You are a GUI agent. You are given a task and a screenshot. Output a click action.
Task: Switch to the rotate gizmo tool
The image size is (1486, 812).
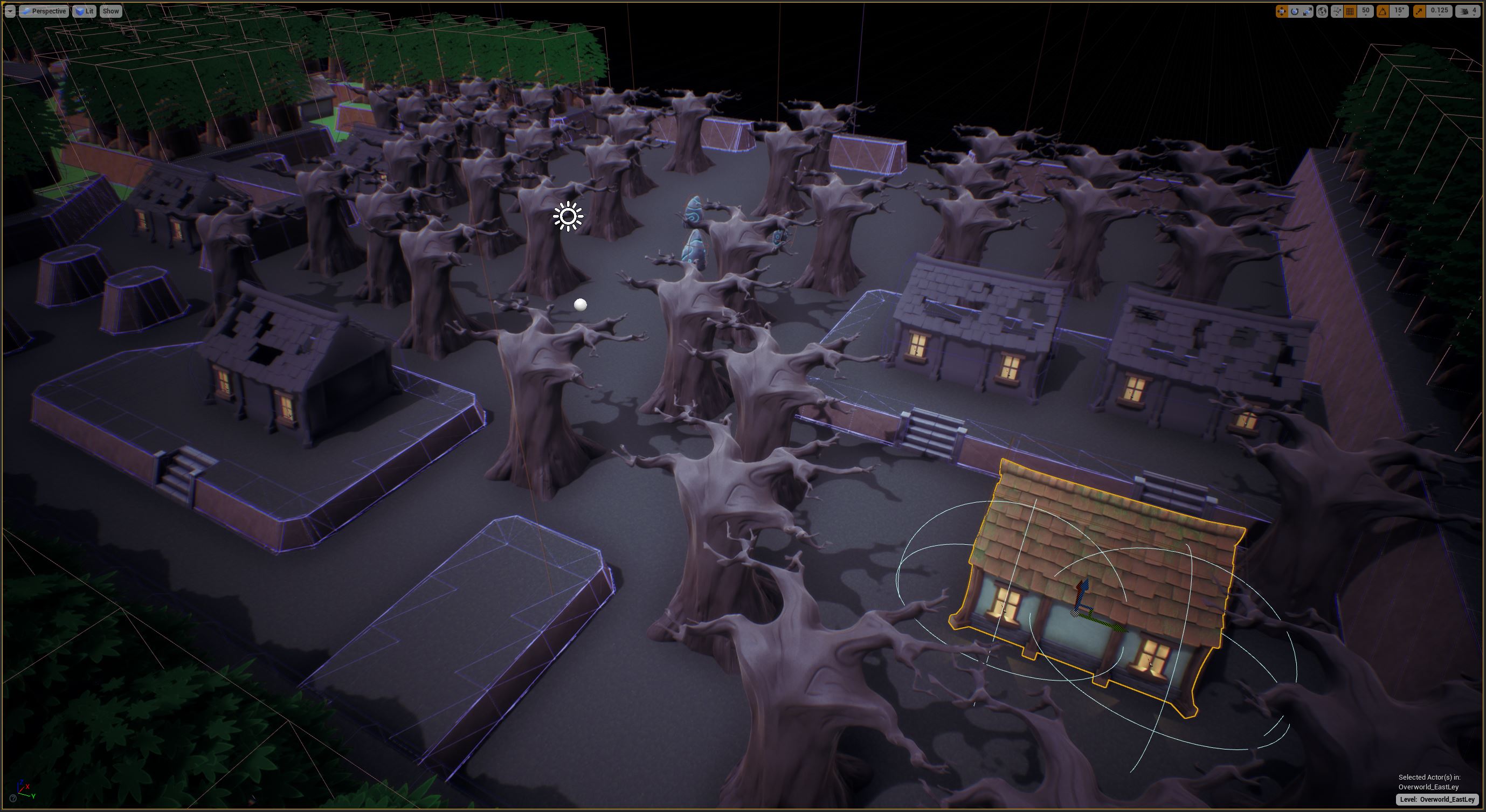[x=1295, y=11]
